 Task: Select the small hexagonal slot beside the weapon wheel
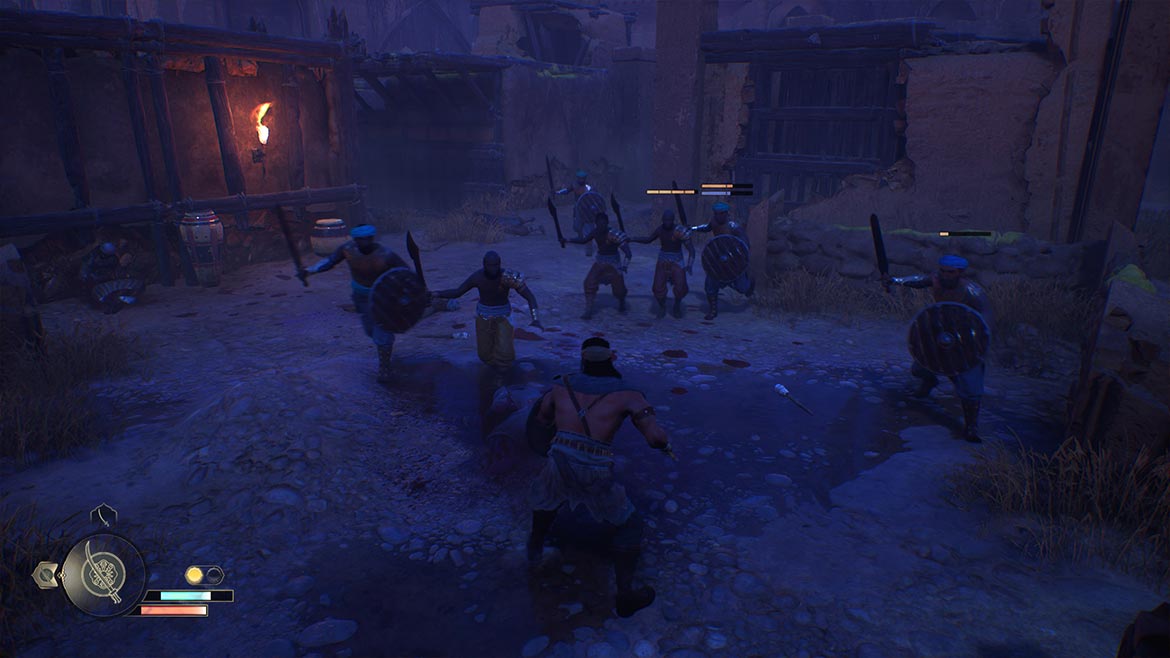coord(45,574)
